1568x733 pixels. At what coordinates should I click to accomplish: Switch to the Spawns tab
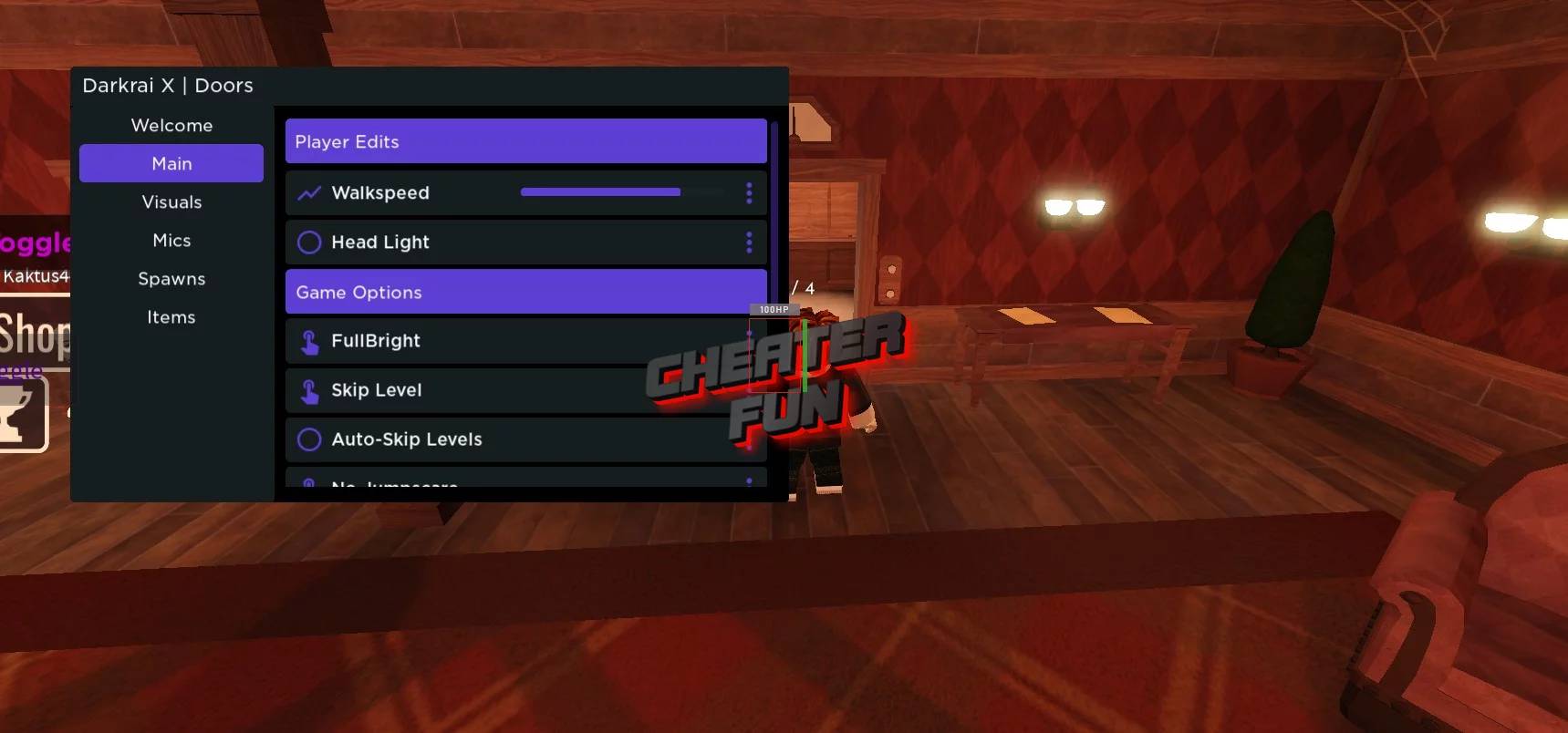tap(171, 278)
